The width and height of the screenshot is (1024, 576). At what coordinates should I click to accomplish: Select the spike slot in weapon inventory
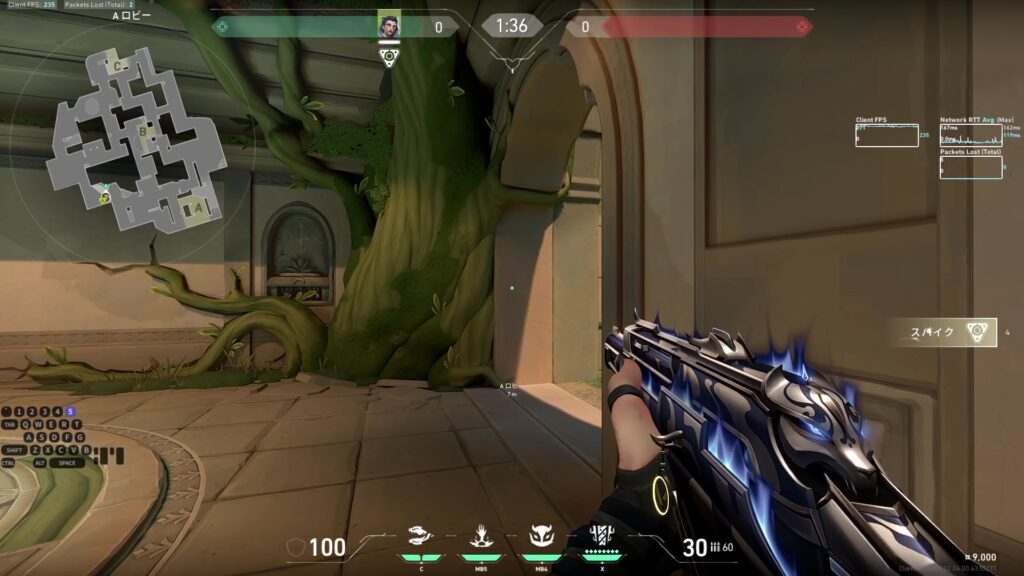click(x=944, y=332)
